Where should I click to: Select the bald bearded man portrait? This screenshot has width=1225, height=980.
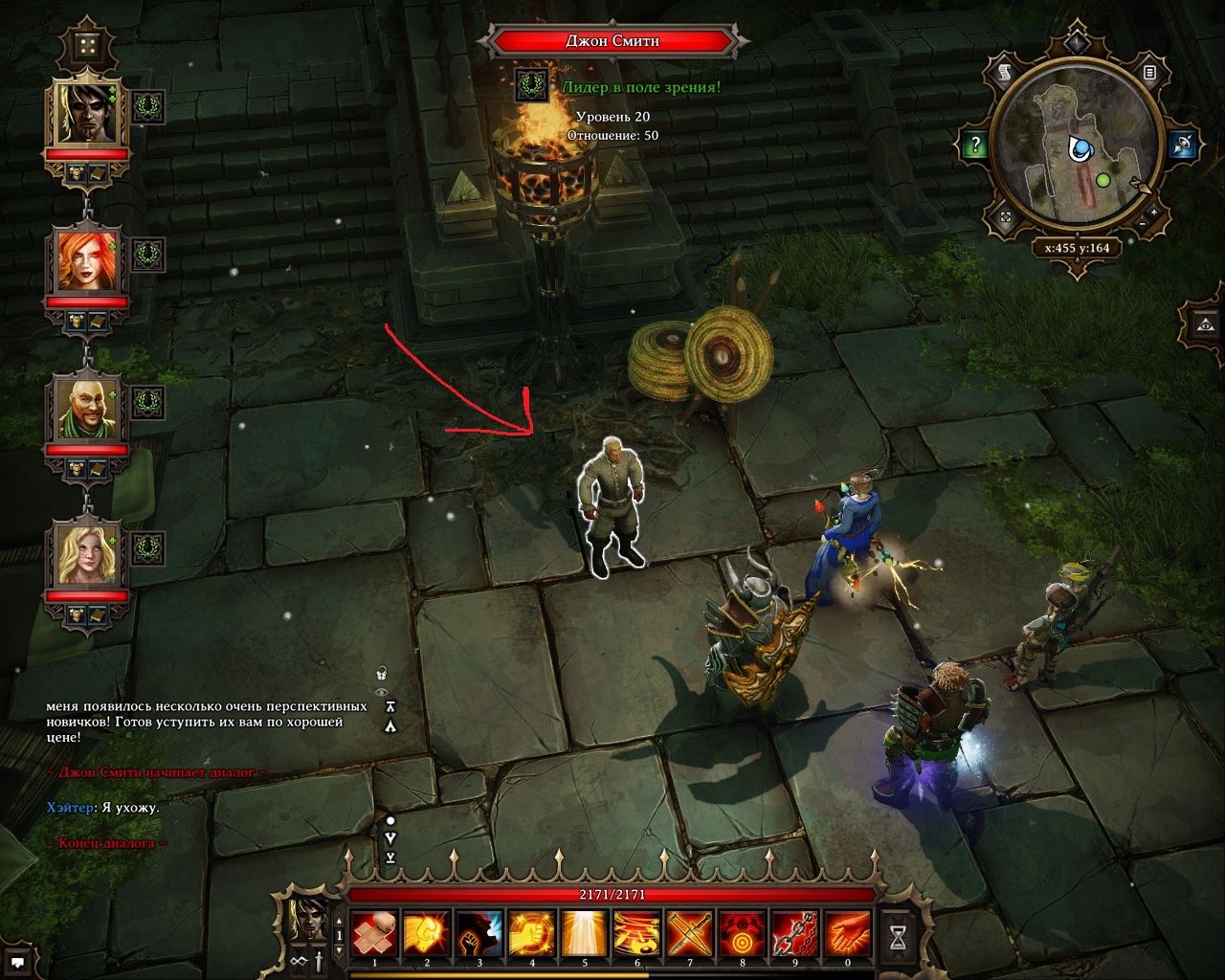point(89,407)
